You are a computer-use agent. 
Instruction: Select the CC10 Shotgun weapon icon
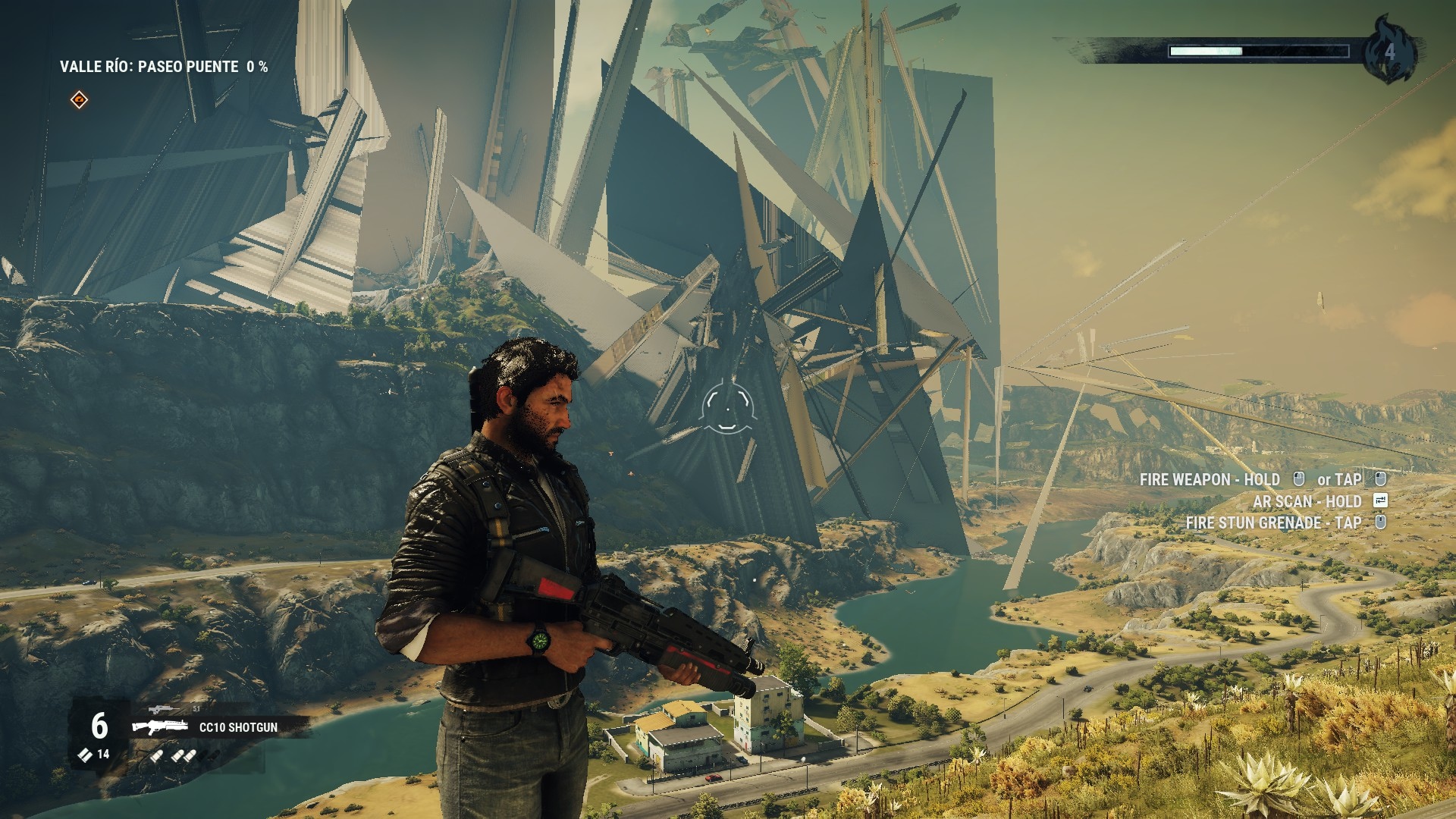pyautogui.click(x=160, y=726)
